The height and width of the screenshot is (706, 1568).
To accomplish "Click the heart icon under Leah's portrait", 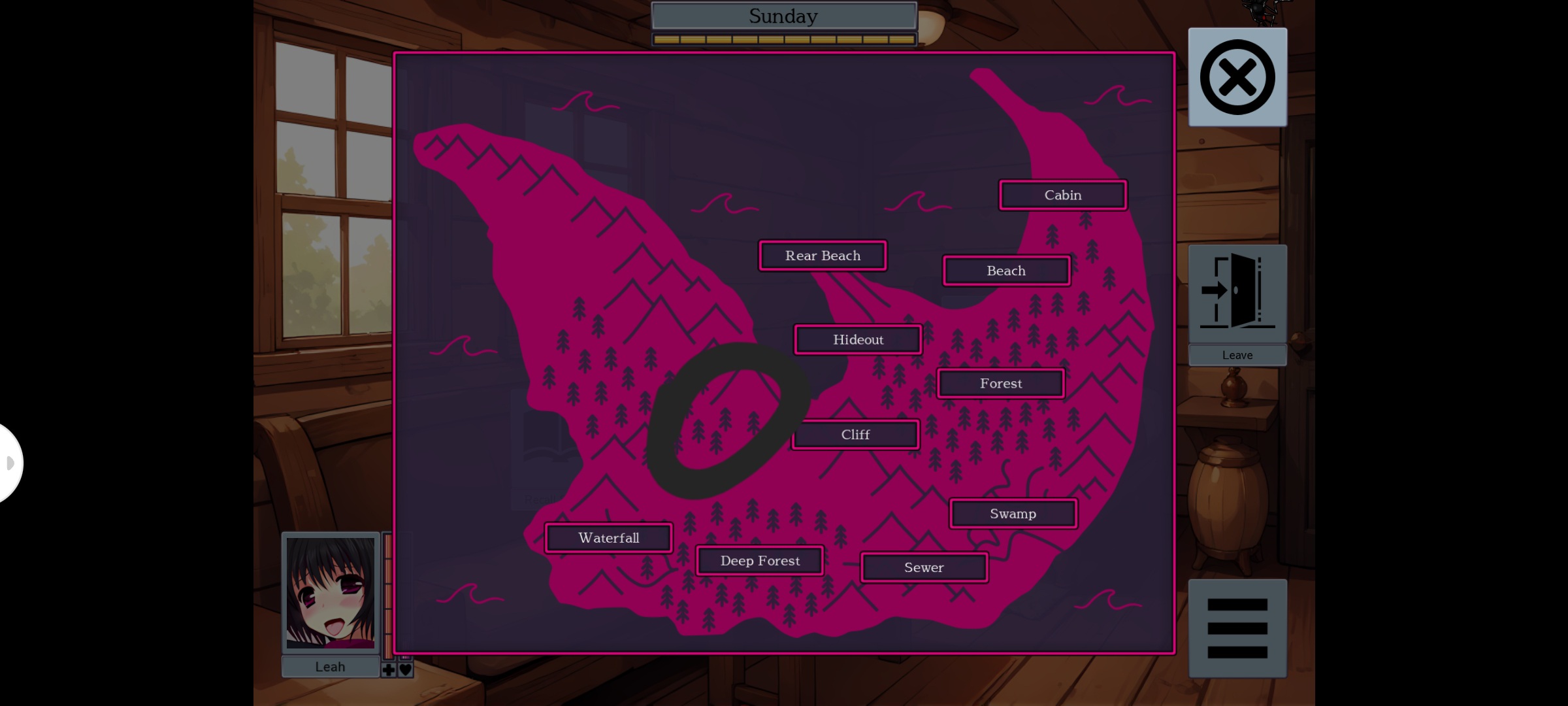I will (405, 669).
